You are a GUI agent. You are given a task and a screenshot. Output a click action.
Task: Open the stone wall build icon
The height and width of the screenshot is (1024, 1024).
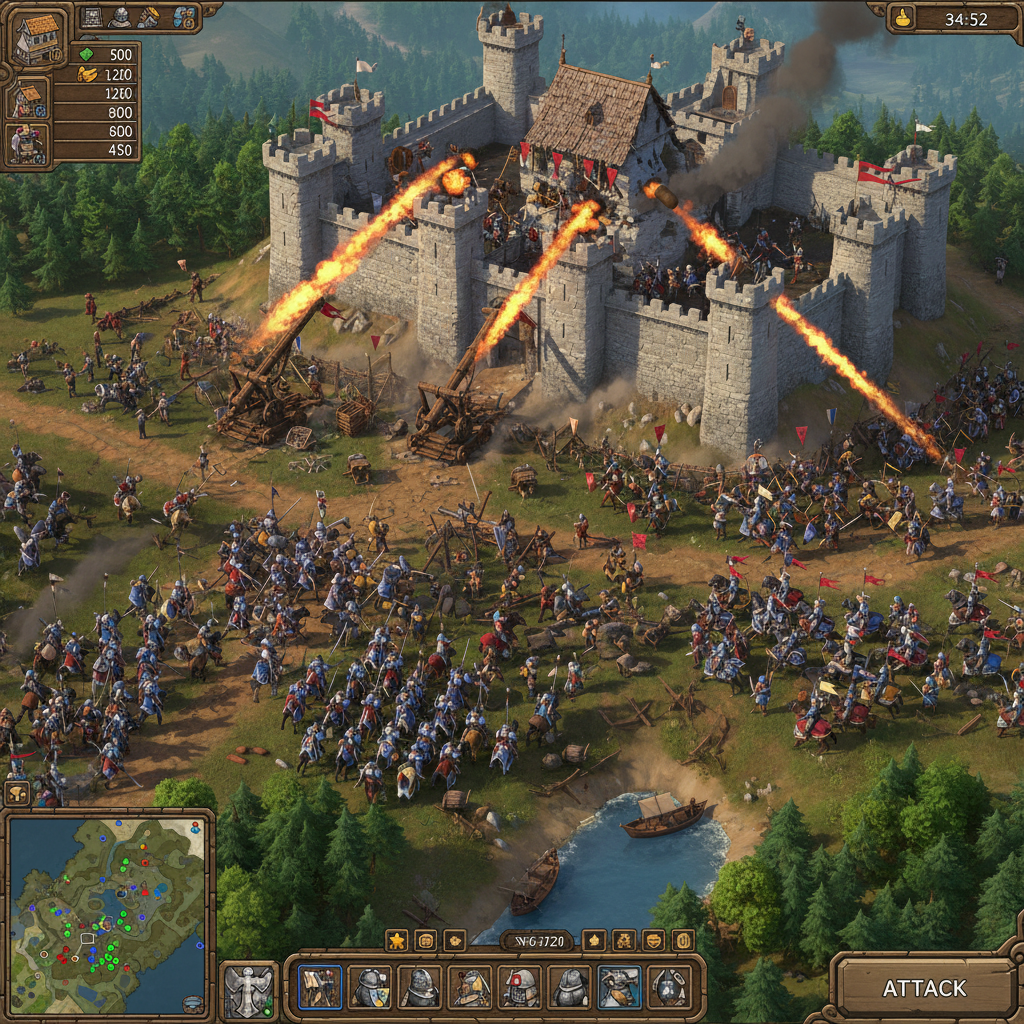[93, 16]
